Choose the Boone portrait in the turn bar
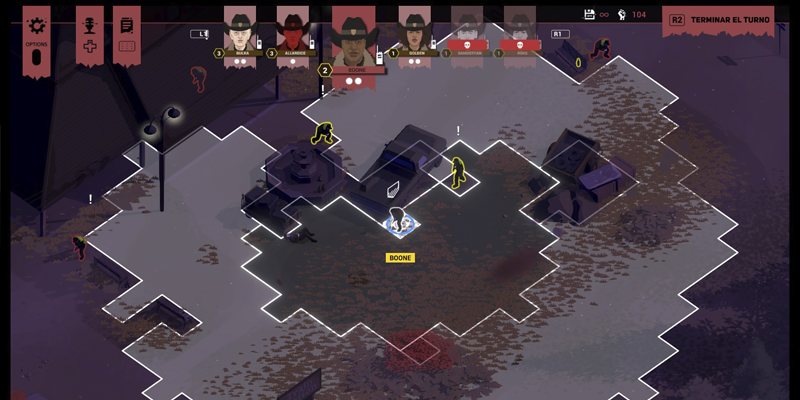This screenshot has height=400, width=800. pos(353,36)
